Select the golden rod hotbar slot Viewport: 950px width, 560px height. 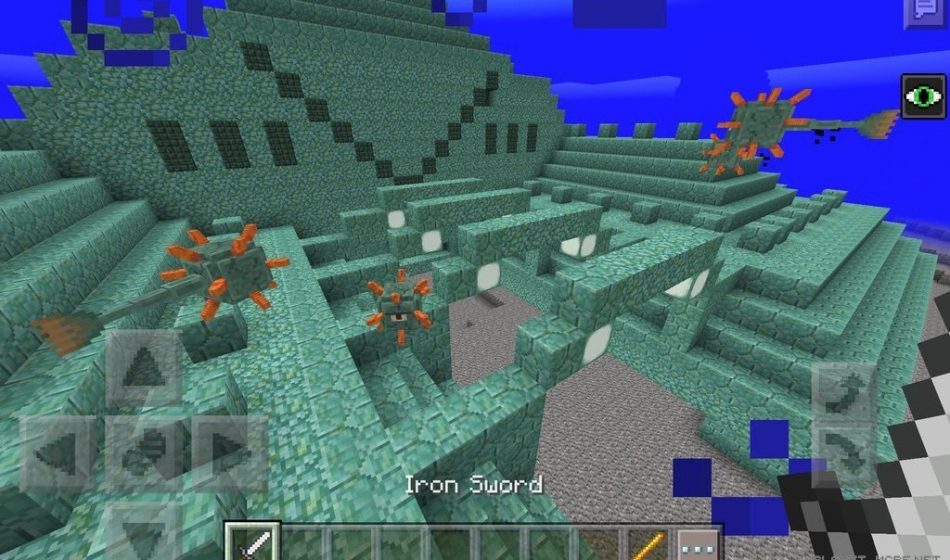(648, 543)
